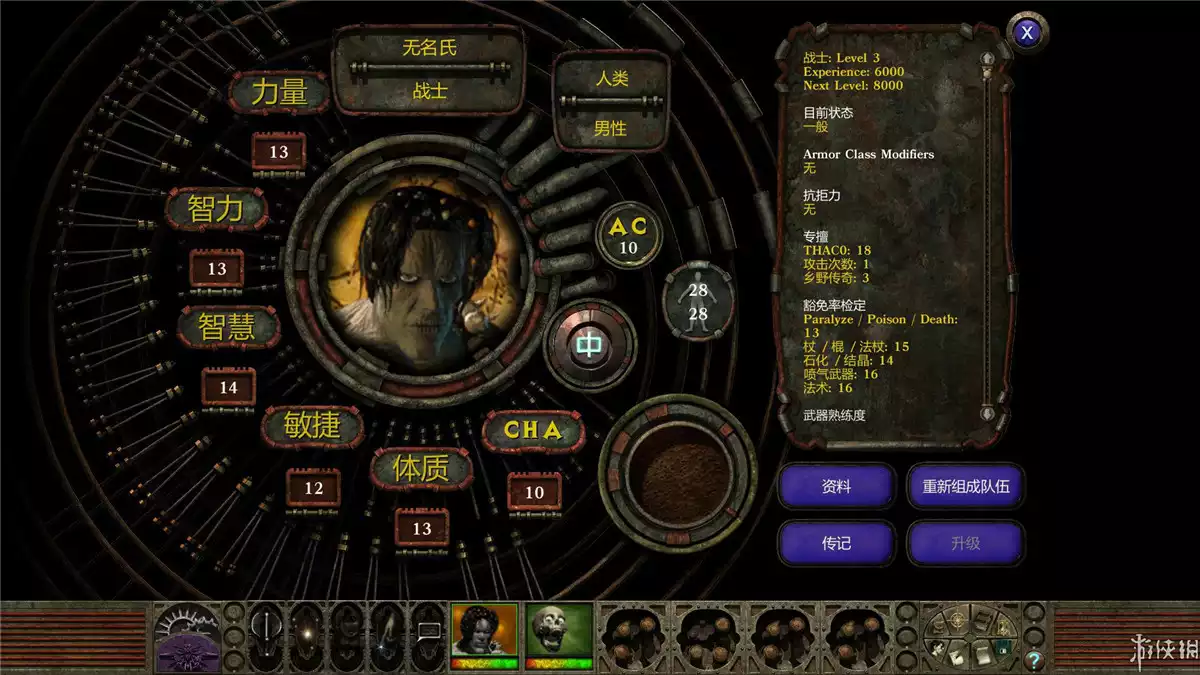Select the 体质 constitution attribute label
1200x675 pixels.
click(x=421, y=468)
